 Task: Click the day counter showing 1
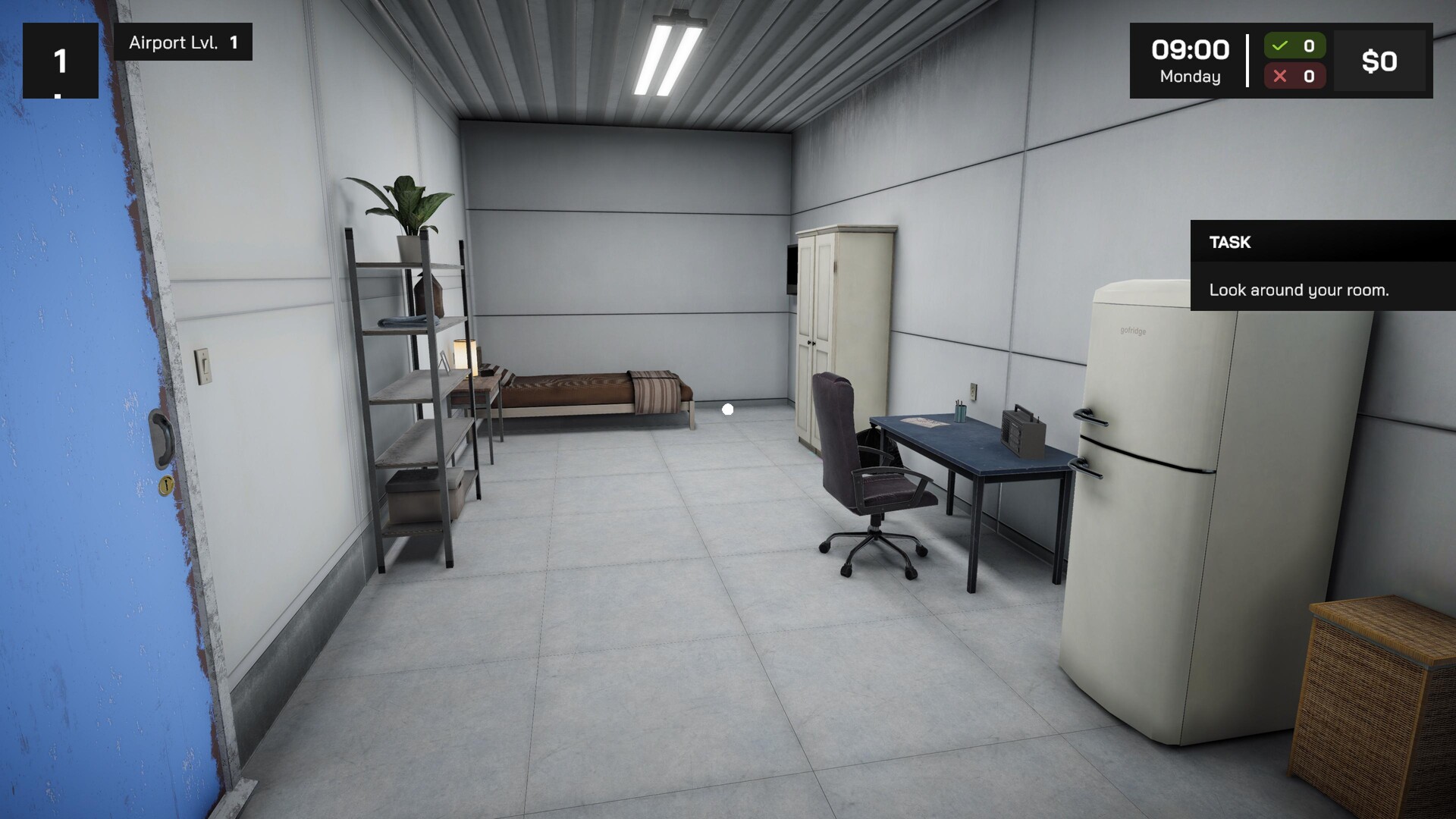60,58
